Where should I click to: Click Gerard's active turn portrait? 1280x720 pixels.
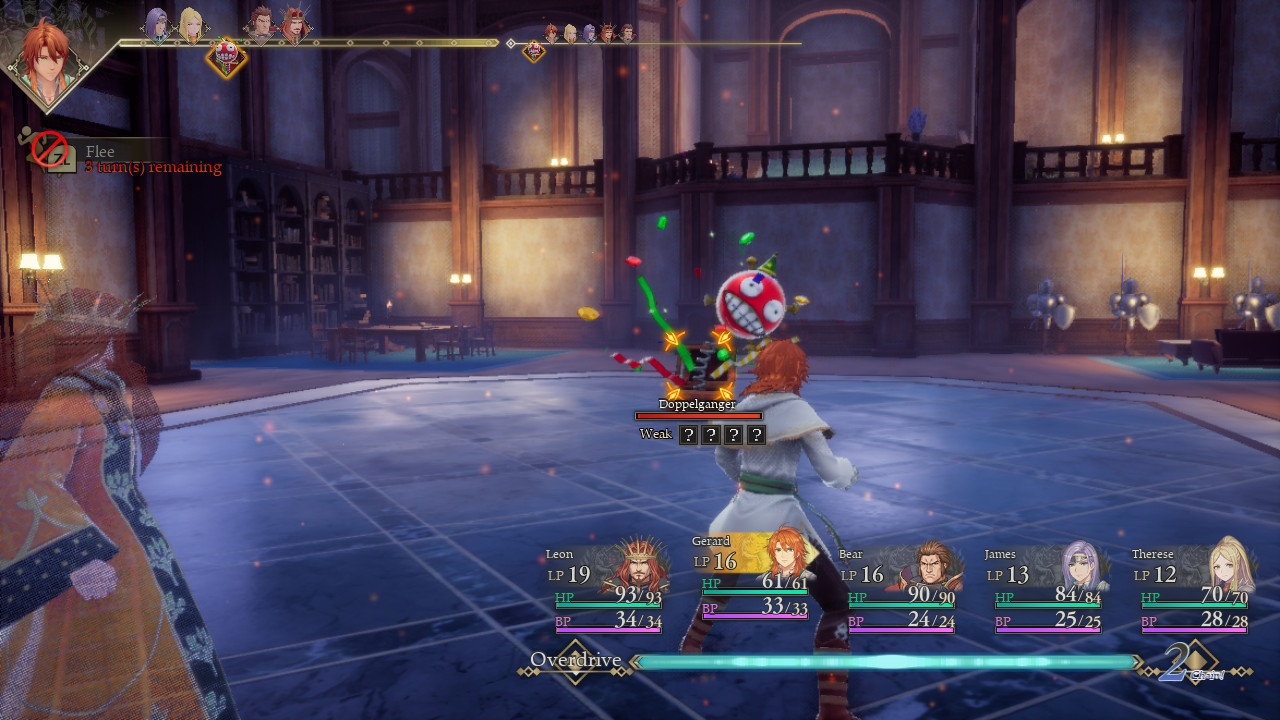click(46, 60)
